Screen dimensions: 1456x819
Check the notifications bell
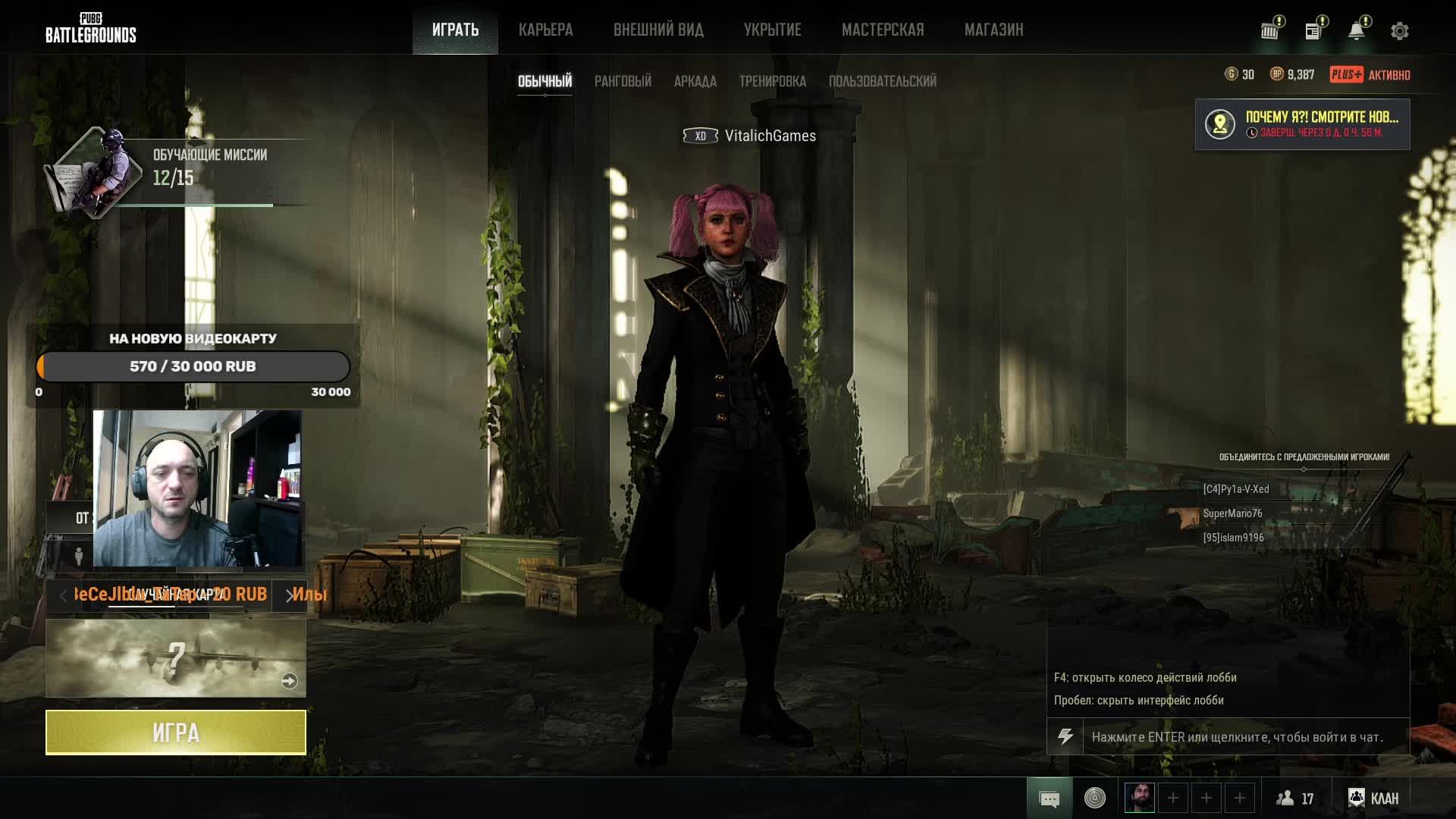pyautogui.click(x=1356, y=31)
